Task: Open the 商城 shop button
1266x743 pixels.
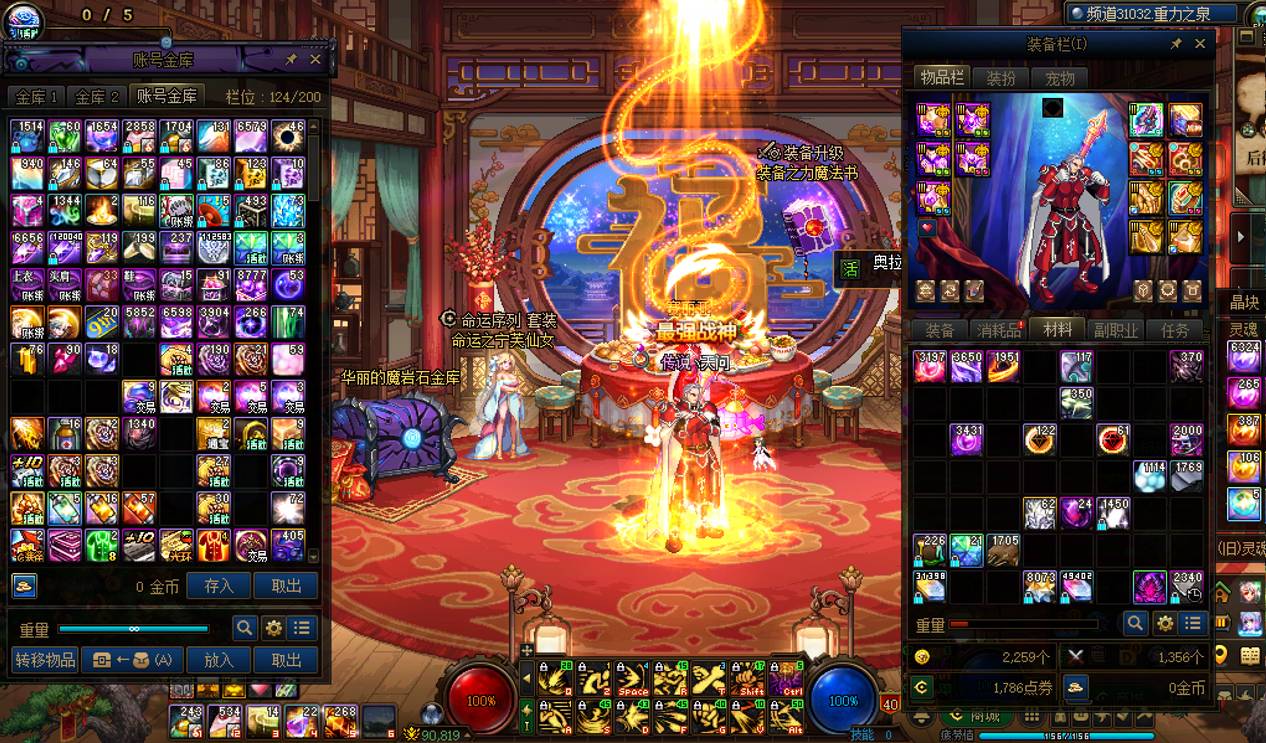Action: tap(984, 717)
